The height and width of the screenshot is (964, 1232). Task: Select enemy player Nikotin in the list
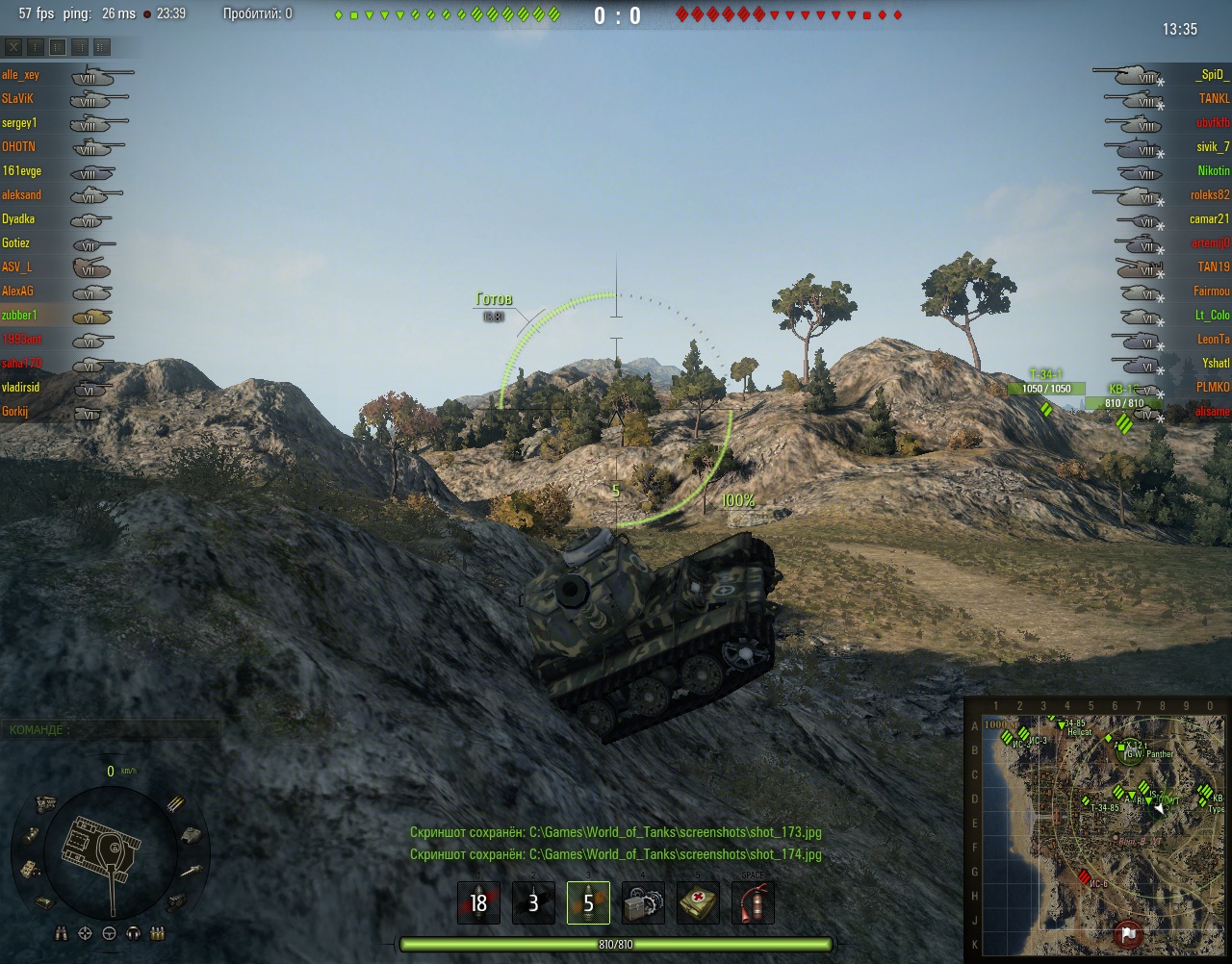tap(1213, 171)
